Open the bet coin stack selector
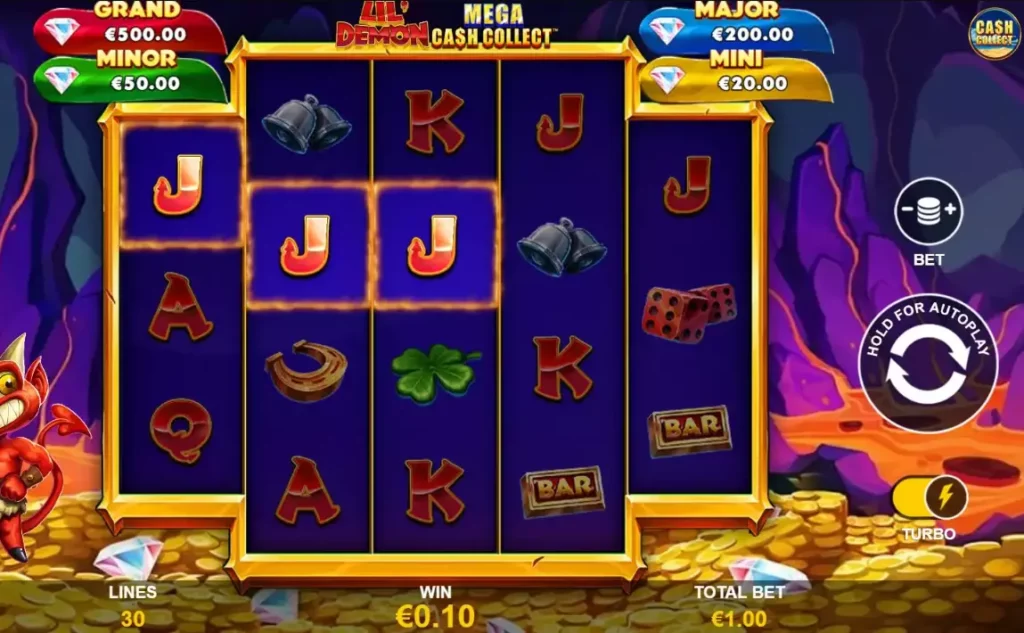The image size is (1024, 633). (x=928, y=210)
